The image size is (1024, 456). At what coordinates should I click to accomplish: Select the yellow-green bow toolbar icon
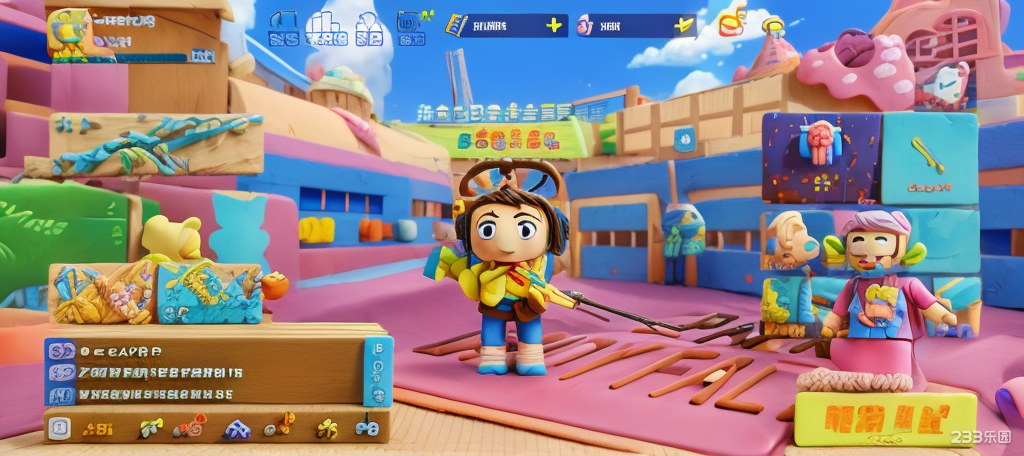pyautogui.click(x=152, y=428)
